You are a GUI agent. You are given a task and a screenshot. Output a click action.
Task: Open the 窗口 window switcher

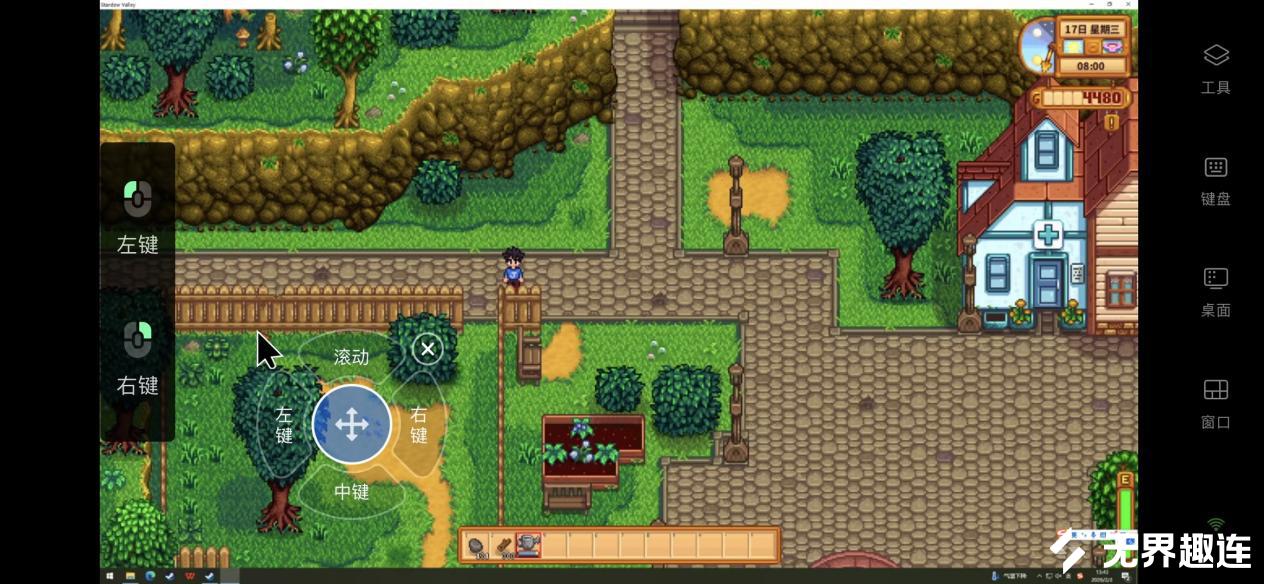click(1215, 403)
